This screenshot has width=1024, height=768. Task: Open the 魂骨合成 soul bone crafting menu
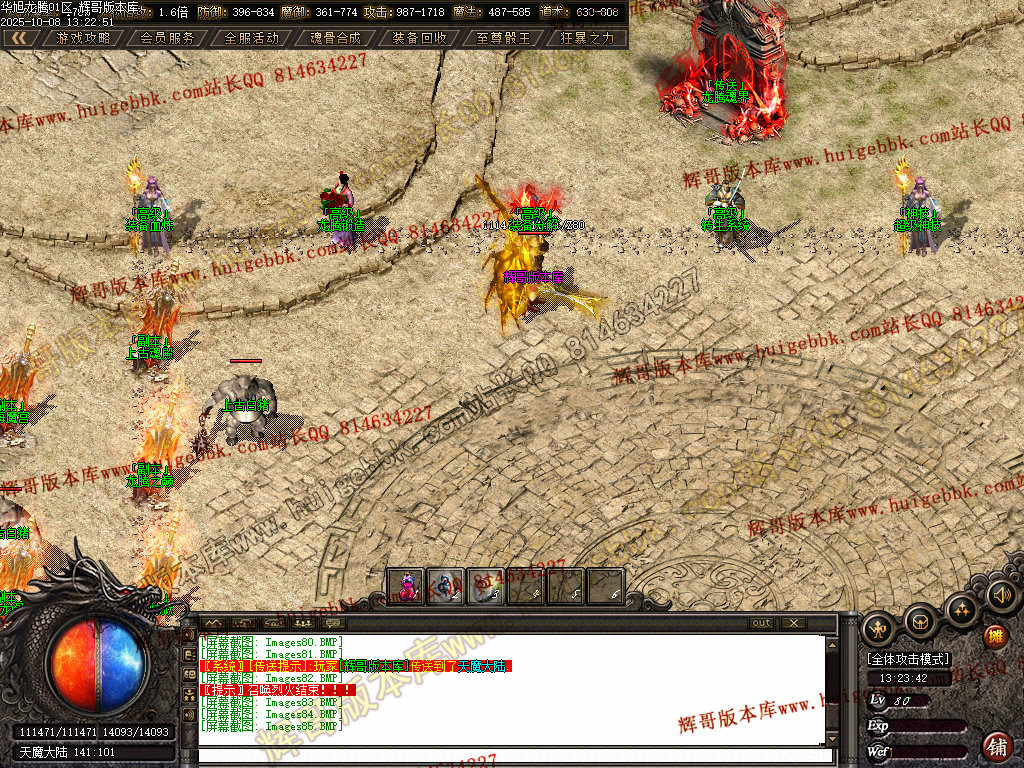point(335,38)
